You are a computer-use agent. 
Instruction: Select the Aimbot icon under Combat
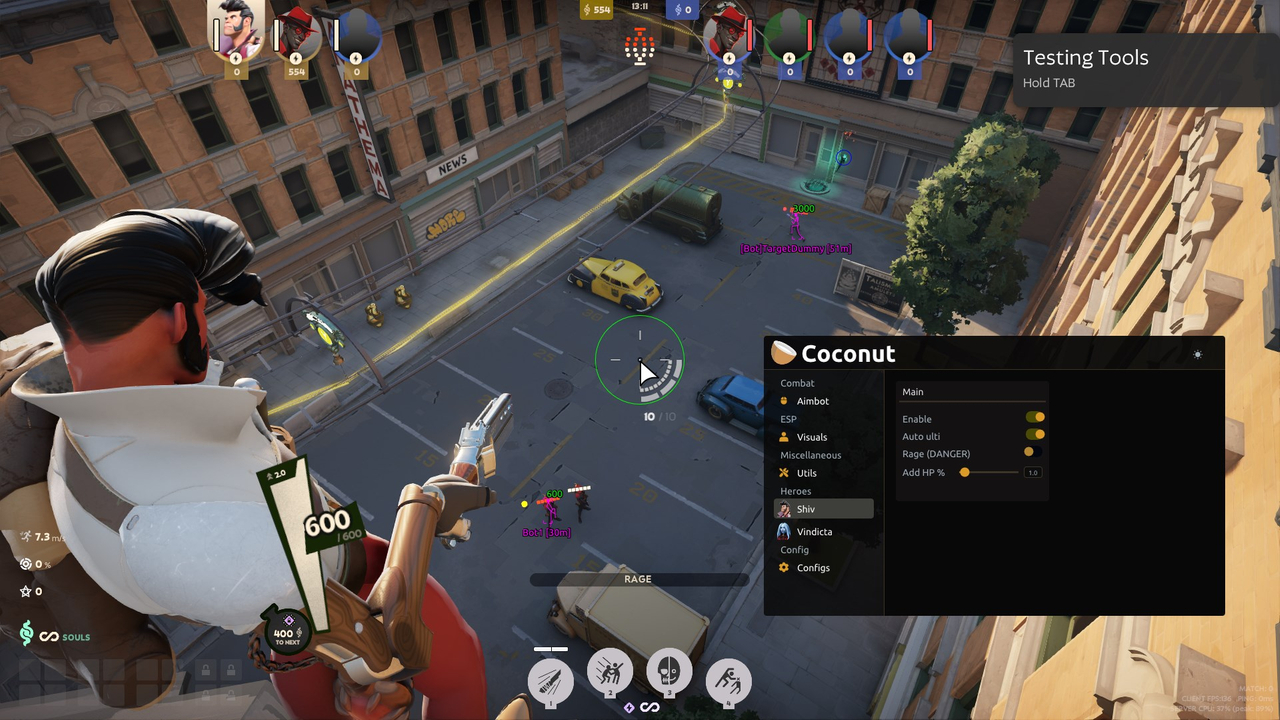click(x=786, y=401)
